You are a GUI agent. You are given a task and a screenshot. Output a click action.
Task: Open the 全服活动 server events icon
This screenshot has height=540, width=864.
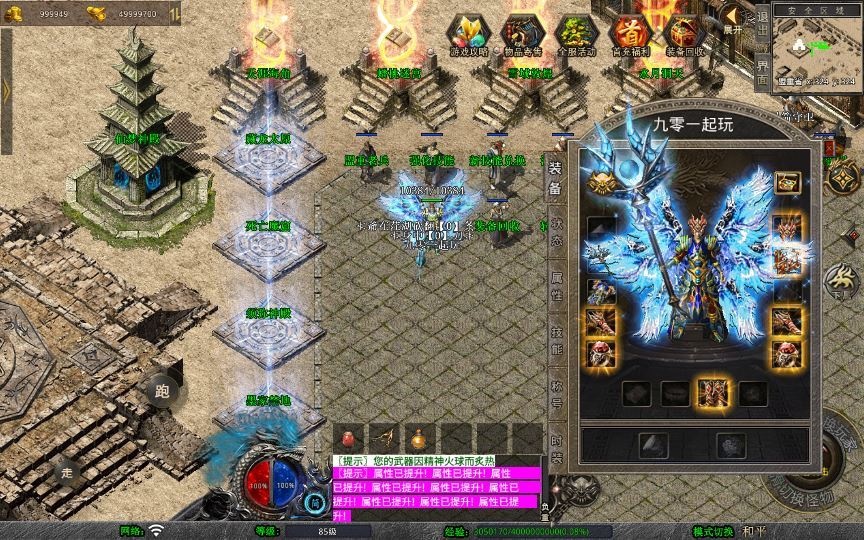[574, 34]
